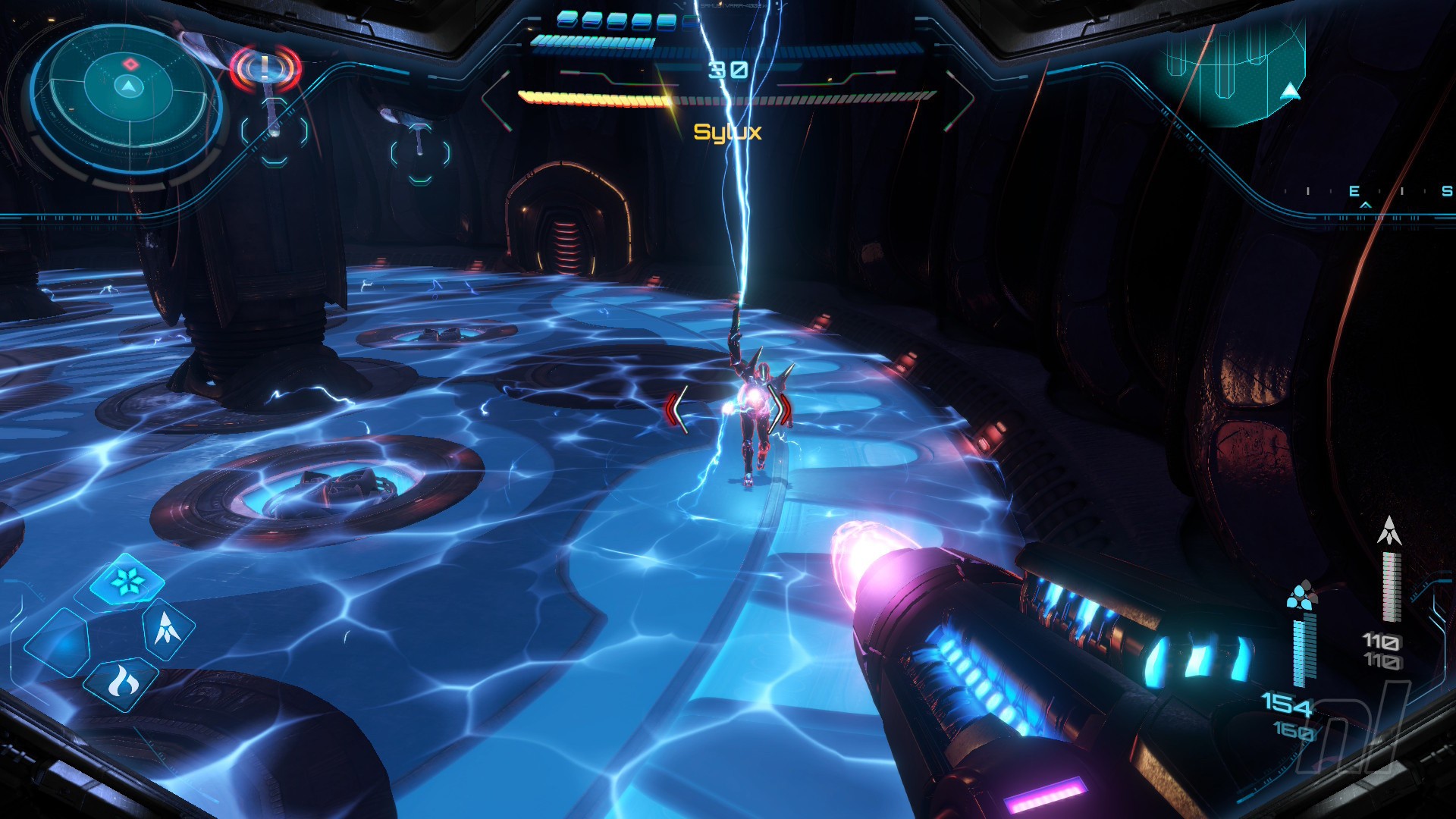The width and height of the screenshot is (1456, 819).
Task: Select the droplet cluster shot ammo icon
Action: pos(1301,595)
